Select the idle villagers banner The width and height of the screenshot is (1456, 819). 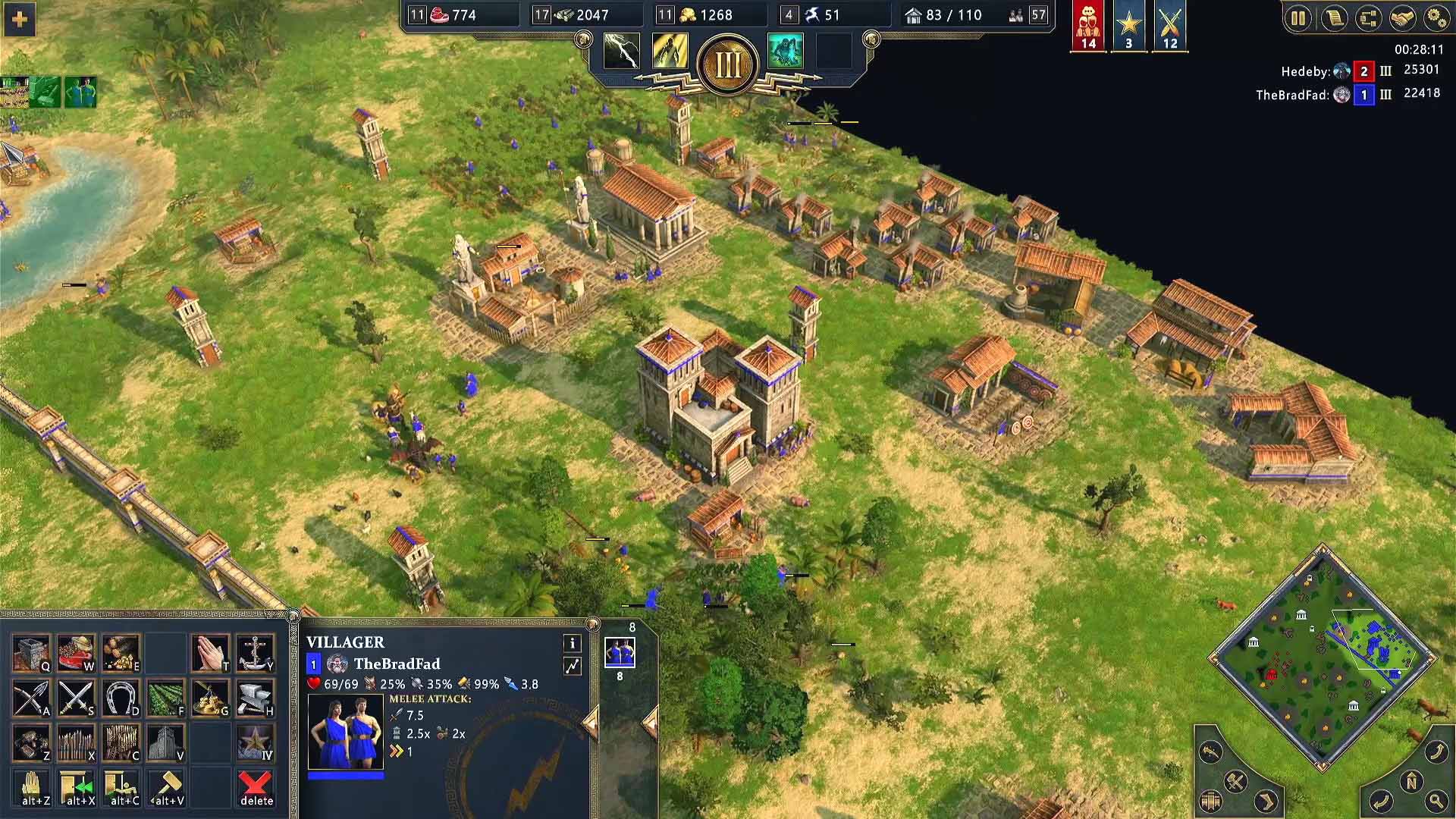click(x=1088, y=26)
